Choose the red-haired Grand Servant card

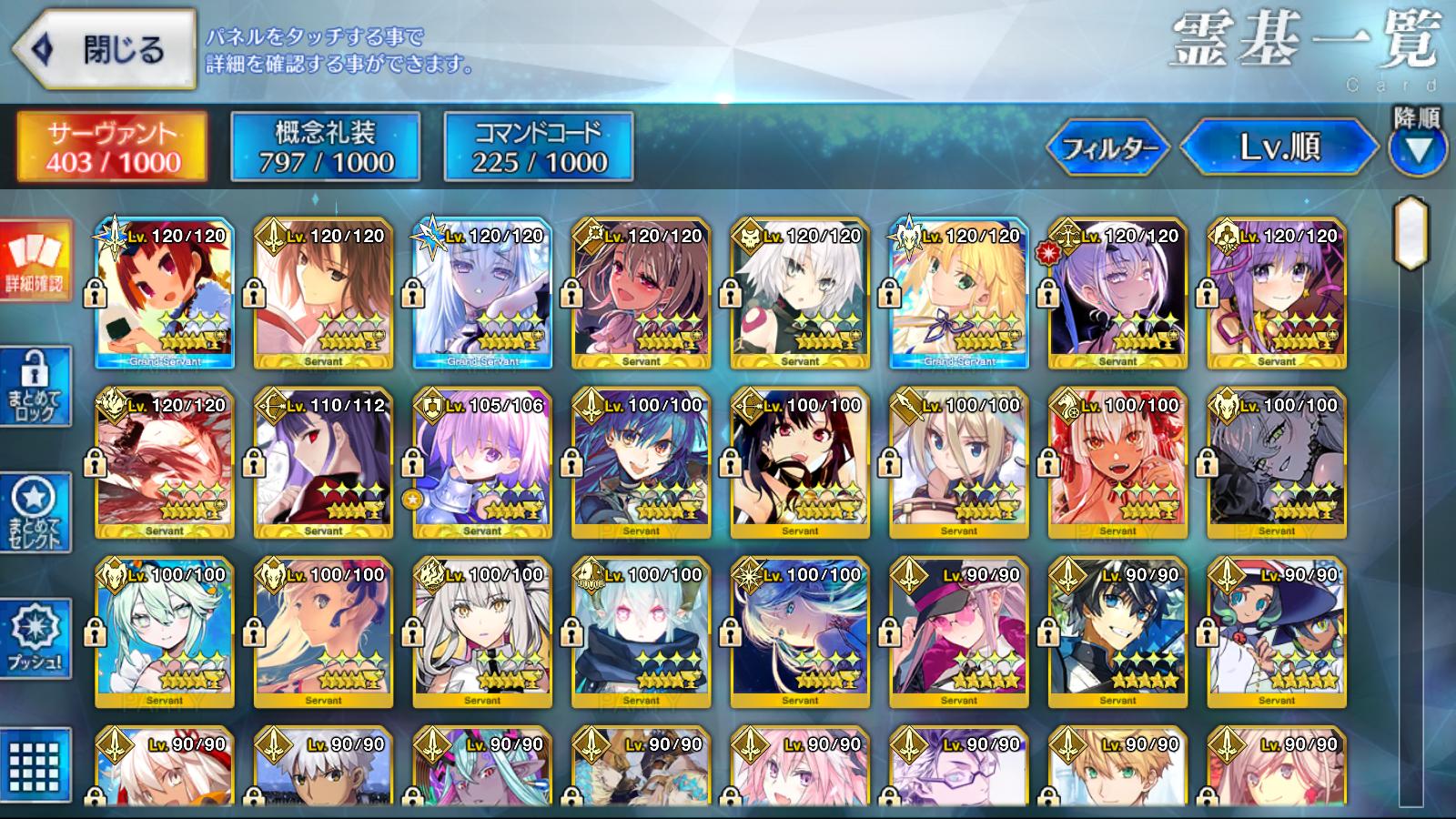click(x=165, y=294)
